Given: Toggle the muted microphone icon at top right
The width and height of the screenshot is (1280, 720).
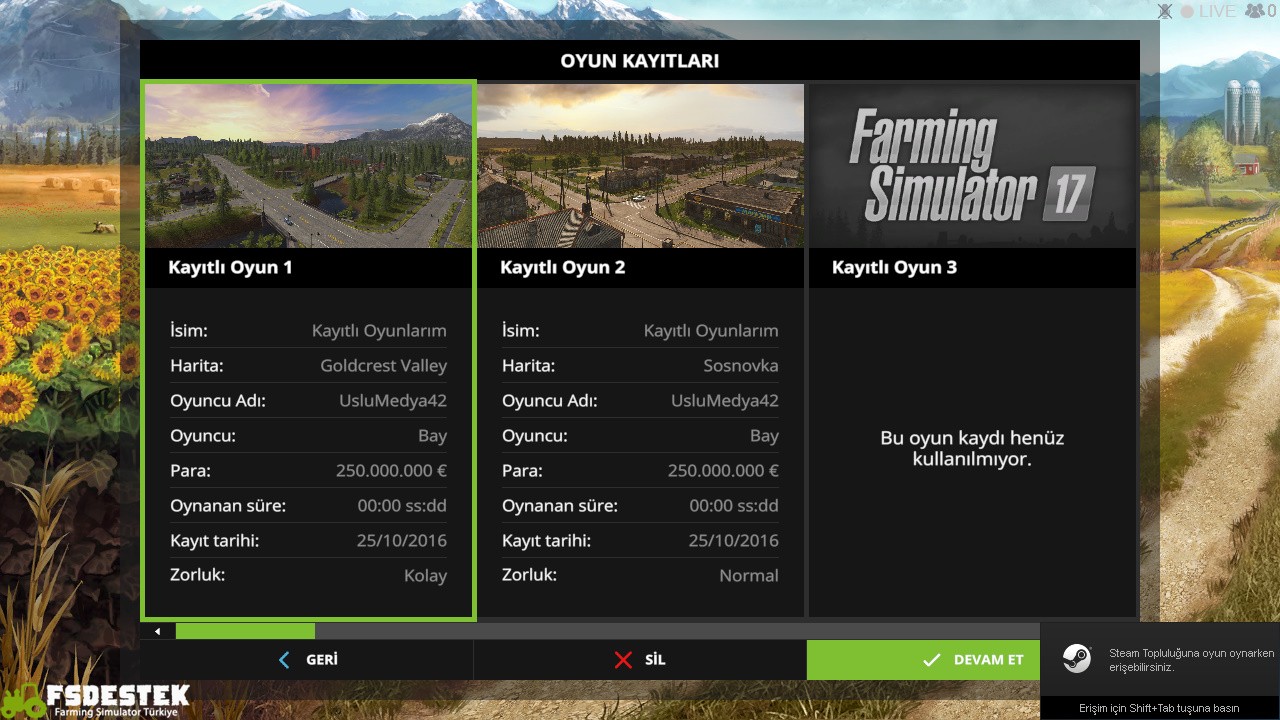Looking at the screenshot, I should pos(1163,11).
